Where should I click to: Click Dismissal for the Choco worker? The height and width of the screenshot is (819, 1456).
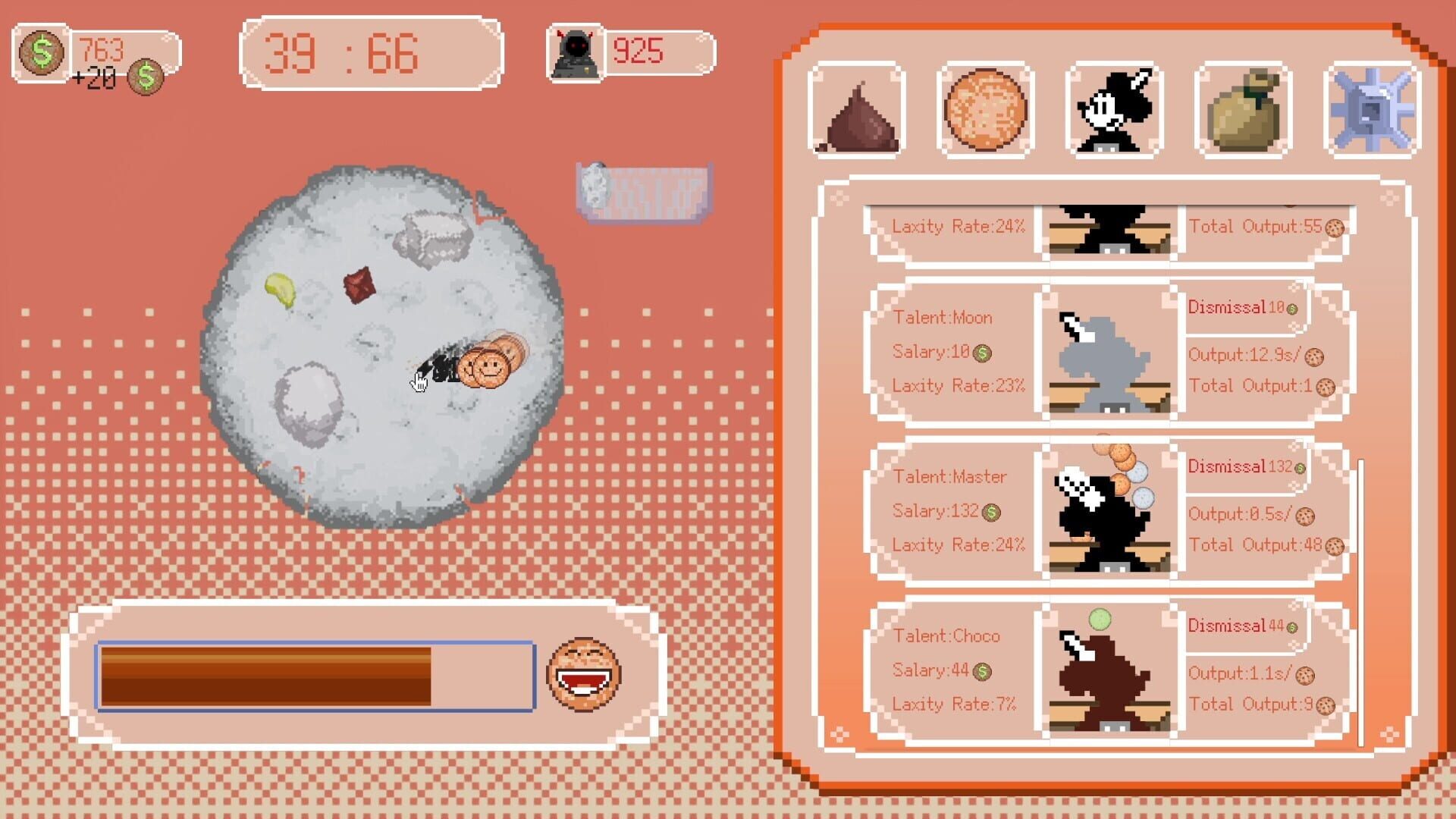[1230, 626]
